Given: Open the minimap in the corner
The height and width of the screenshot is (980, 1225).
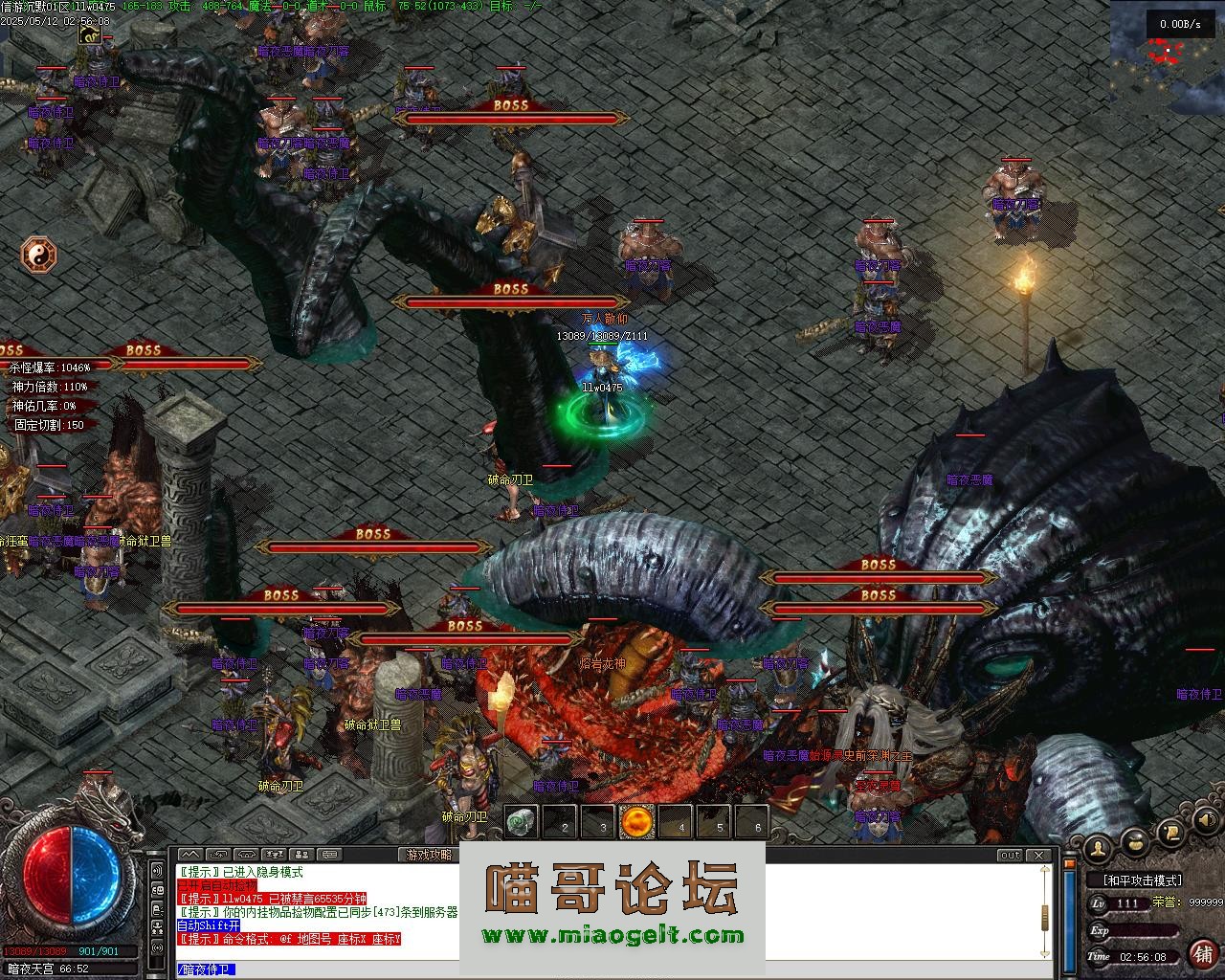Looking at the screenshot, I should (x=1167, y=57).
